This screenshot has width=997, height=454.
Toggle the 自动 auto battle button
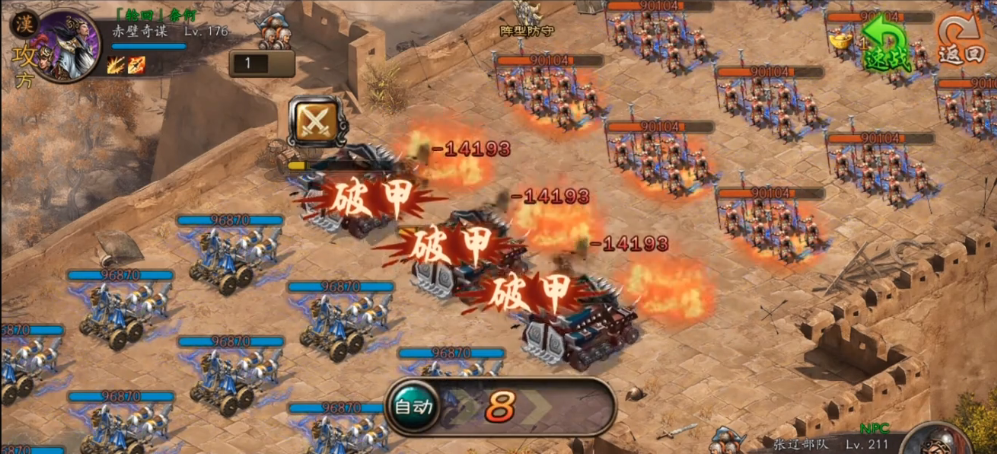[x=414, y=407]
